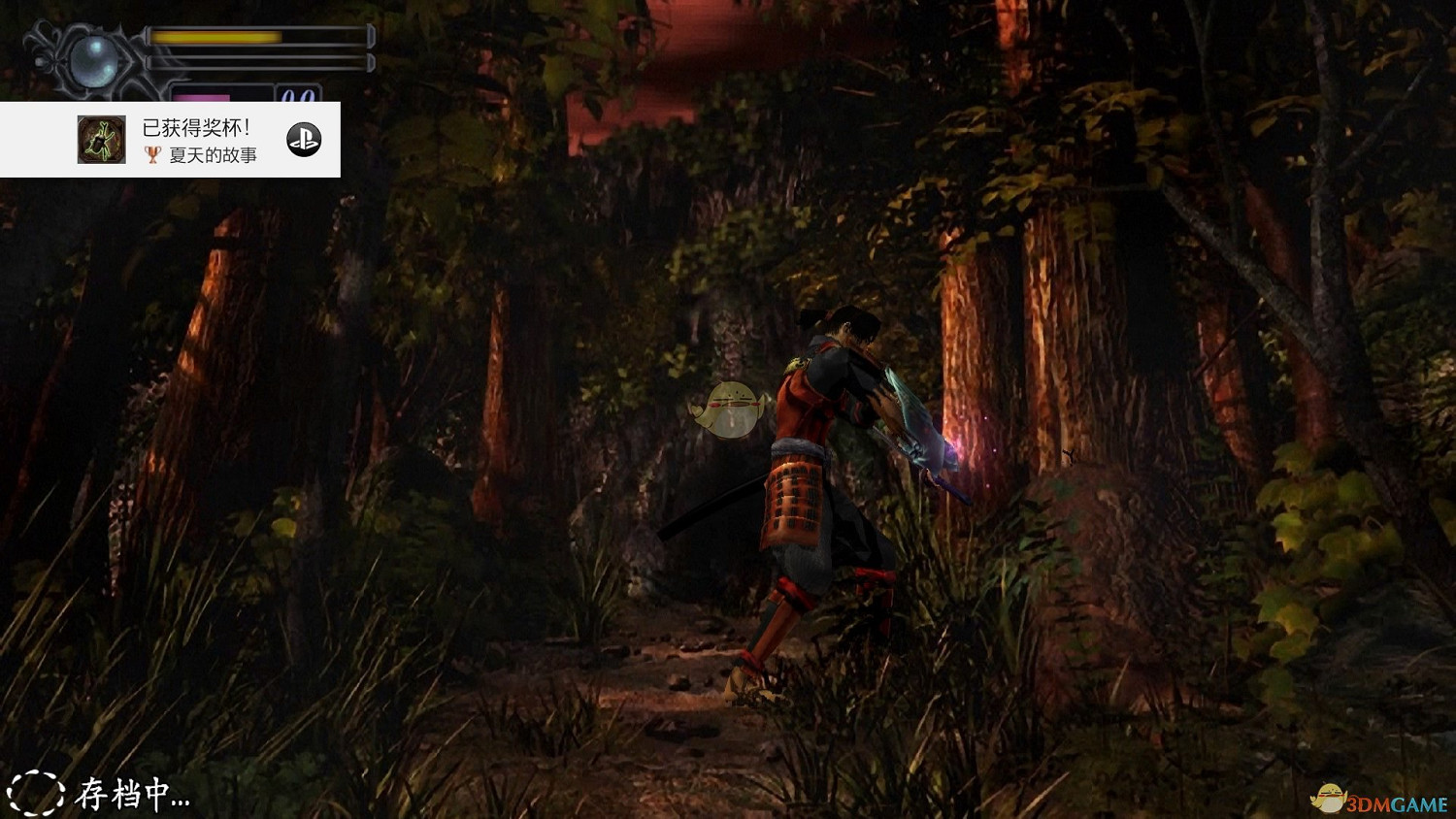The height and width of the screenshot is (819, 1456).
Task: Click the beetle trophy icon in the notification
Action: click(101, 139)
